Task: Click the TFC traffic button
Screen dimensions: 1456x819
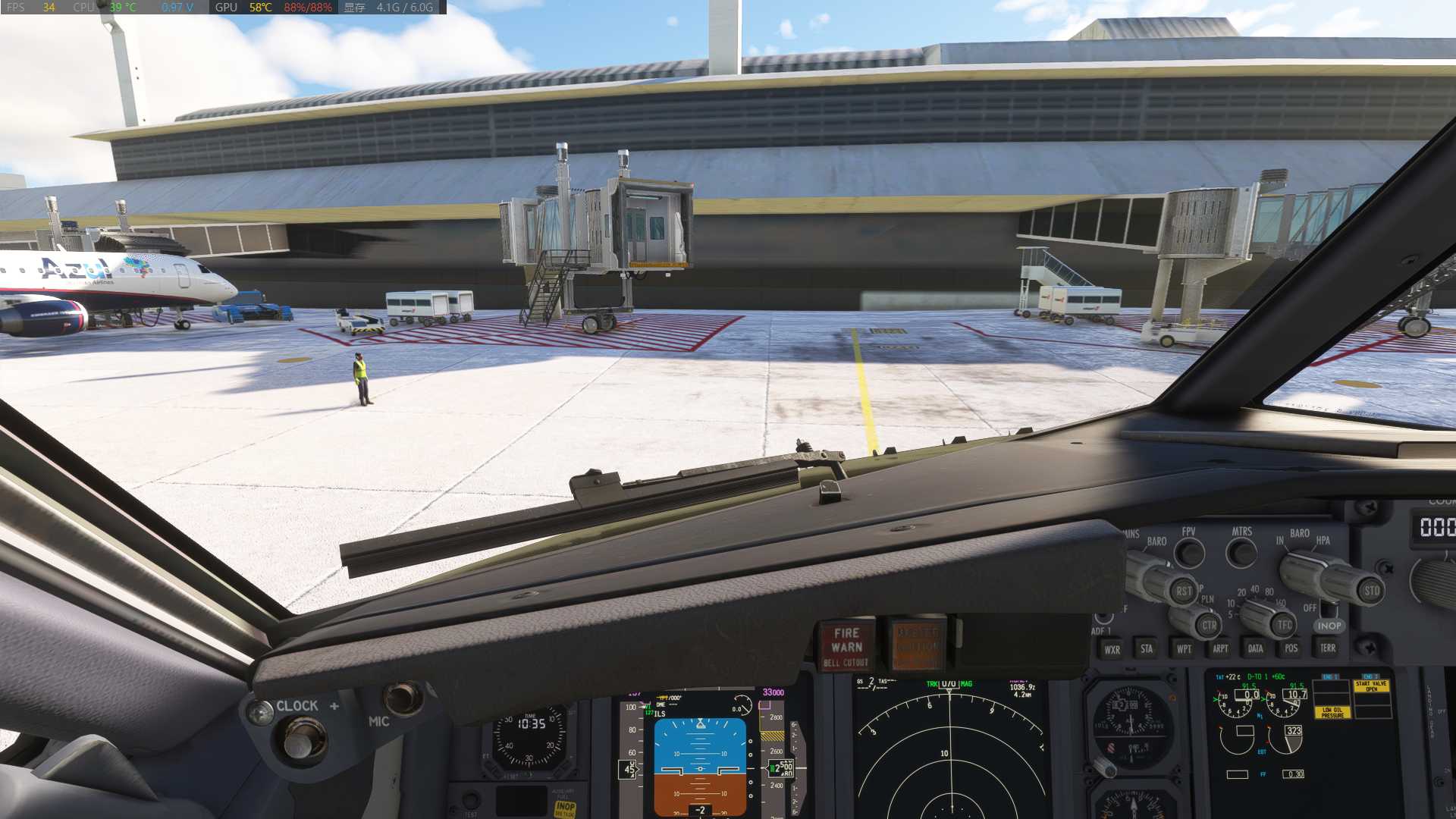Action: [x=1284, y=625]
